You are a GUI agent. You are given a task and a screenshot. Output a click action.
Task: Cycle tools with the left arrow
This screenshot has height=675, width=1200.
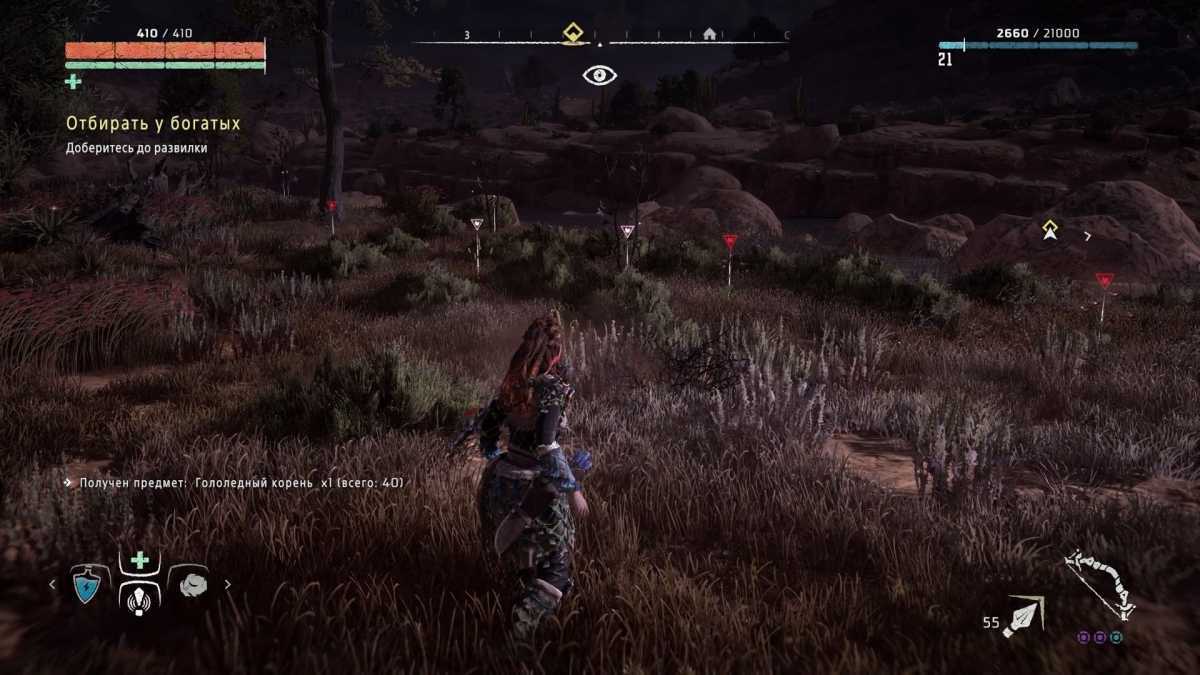click(x=53, y=585)
